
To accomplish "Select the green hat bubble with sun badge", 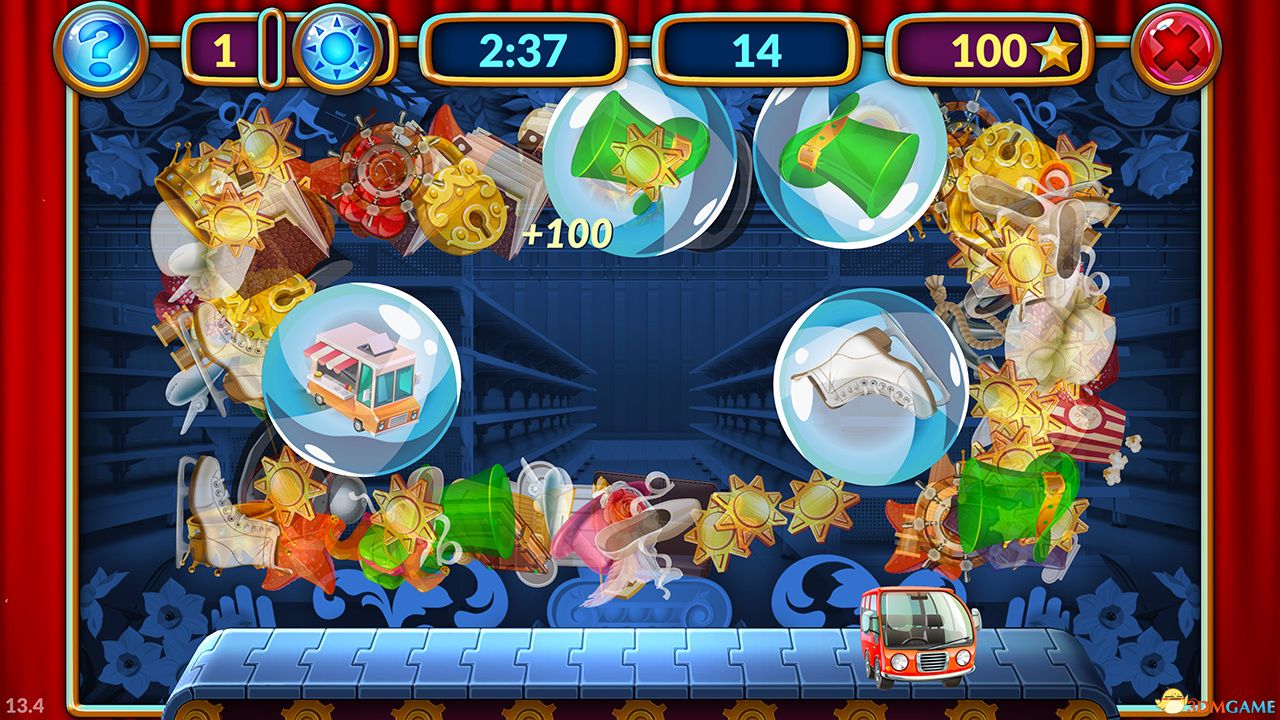I will coord(639,156).
